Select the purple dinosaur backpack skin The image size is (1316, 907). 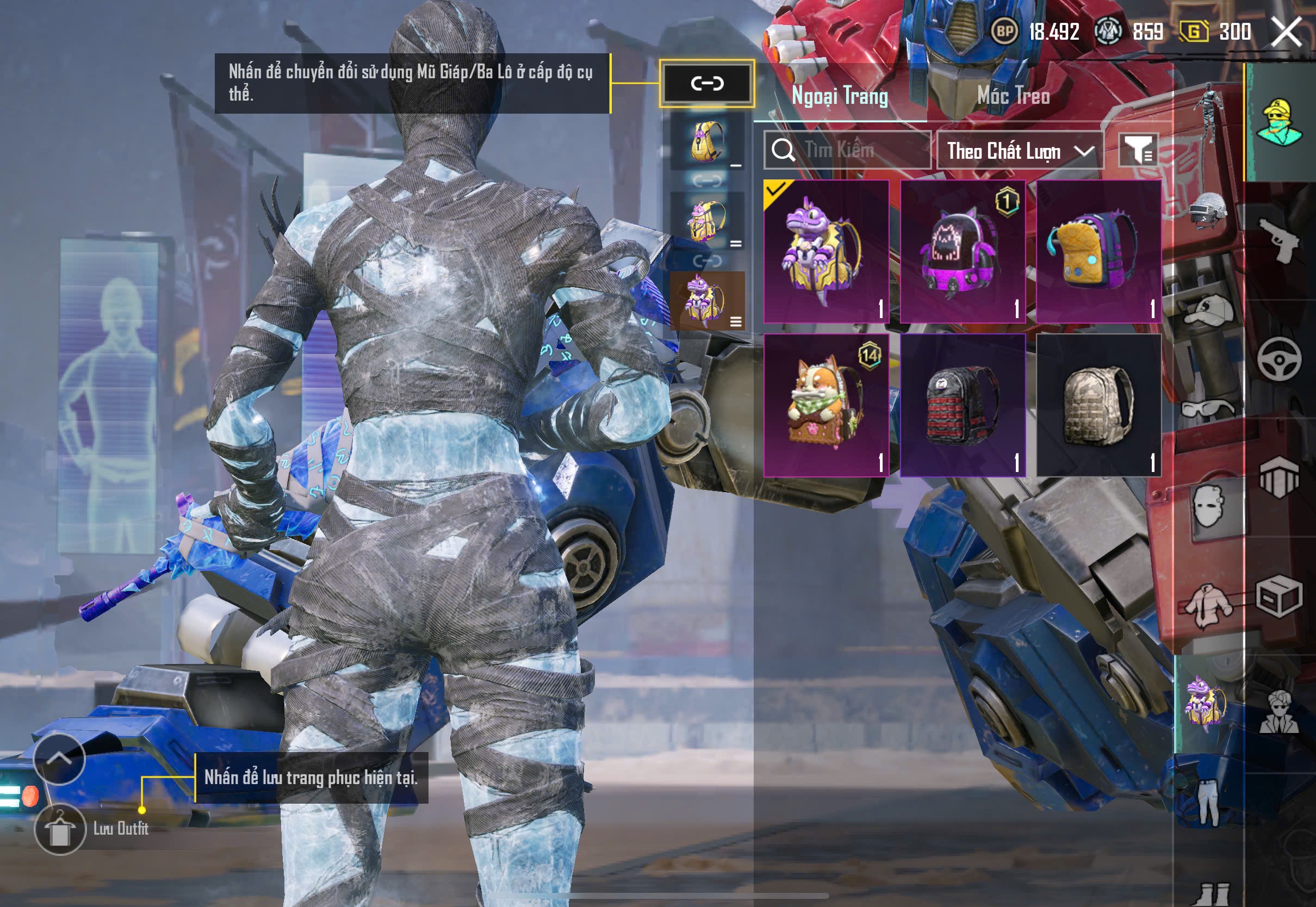pos(825,251)
